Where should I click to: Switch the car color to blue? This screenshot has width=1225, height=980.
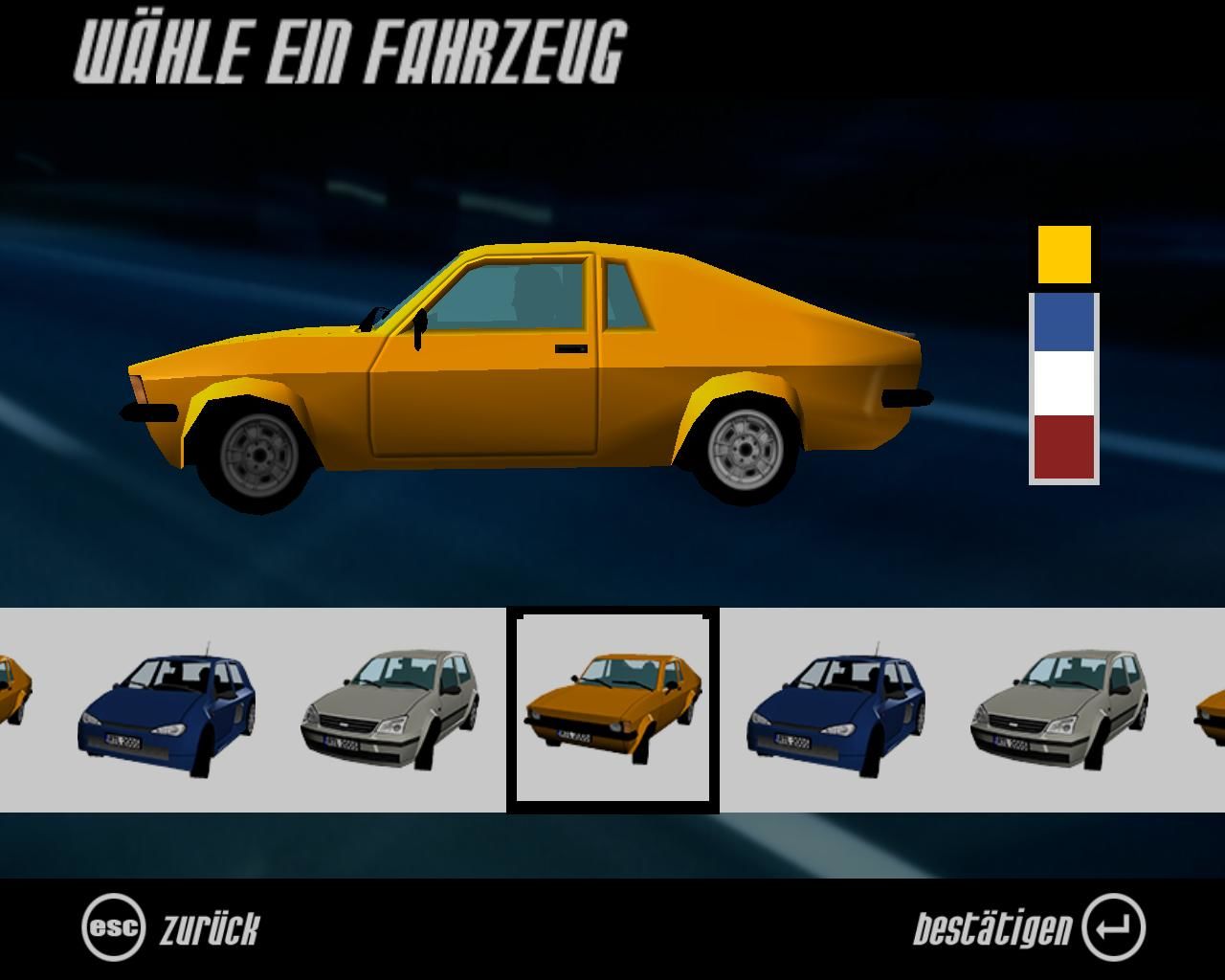pos(1062,322)
